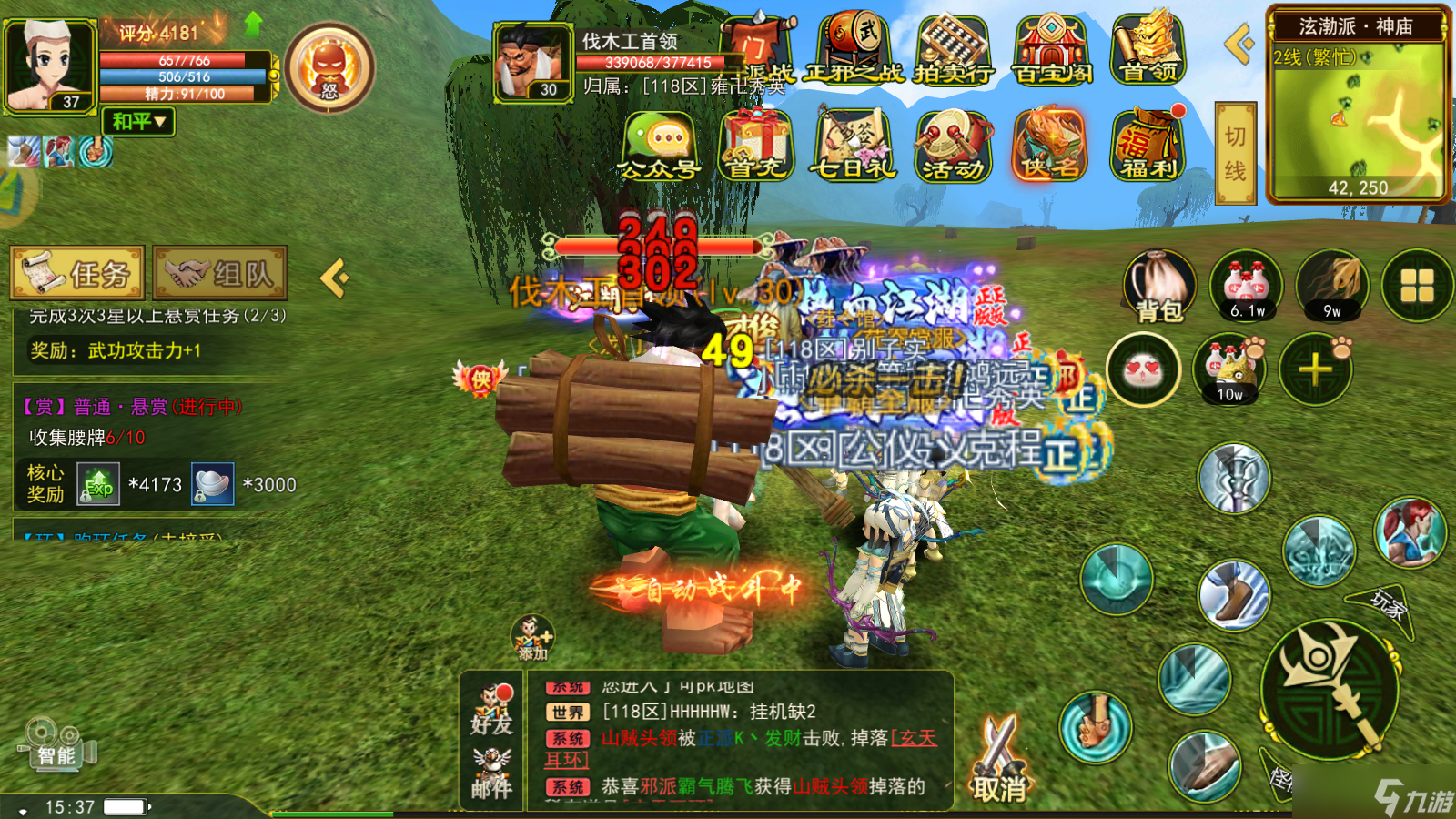
Task: Activate the 怒 rage skill orb
Action: click(329, 67)
